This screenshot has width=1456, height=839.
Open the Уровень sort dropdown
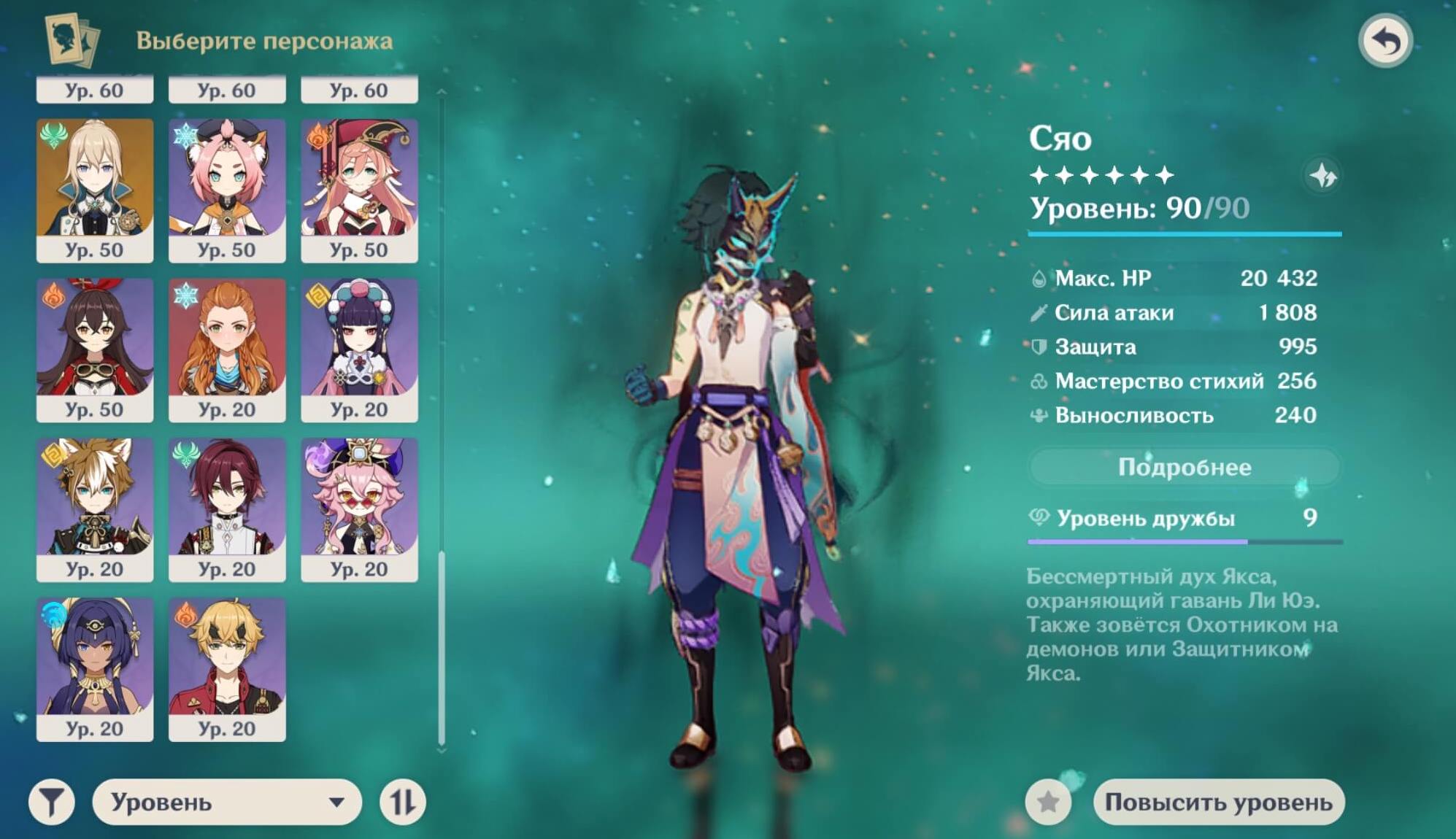click(227, 802)
